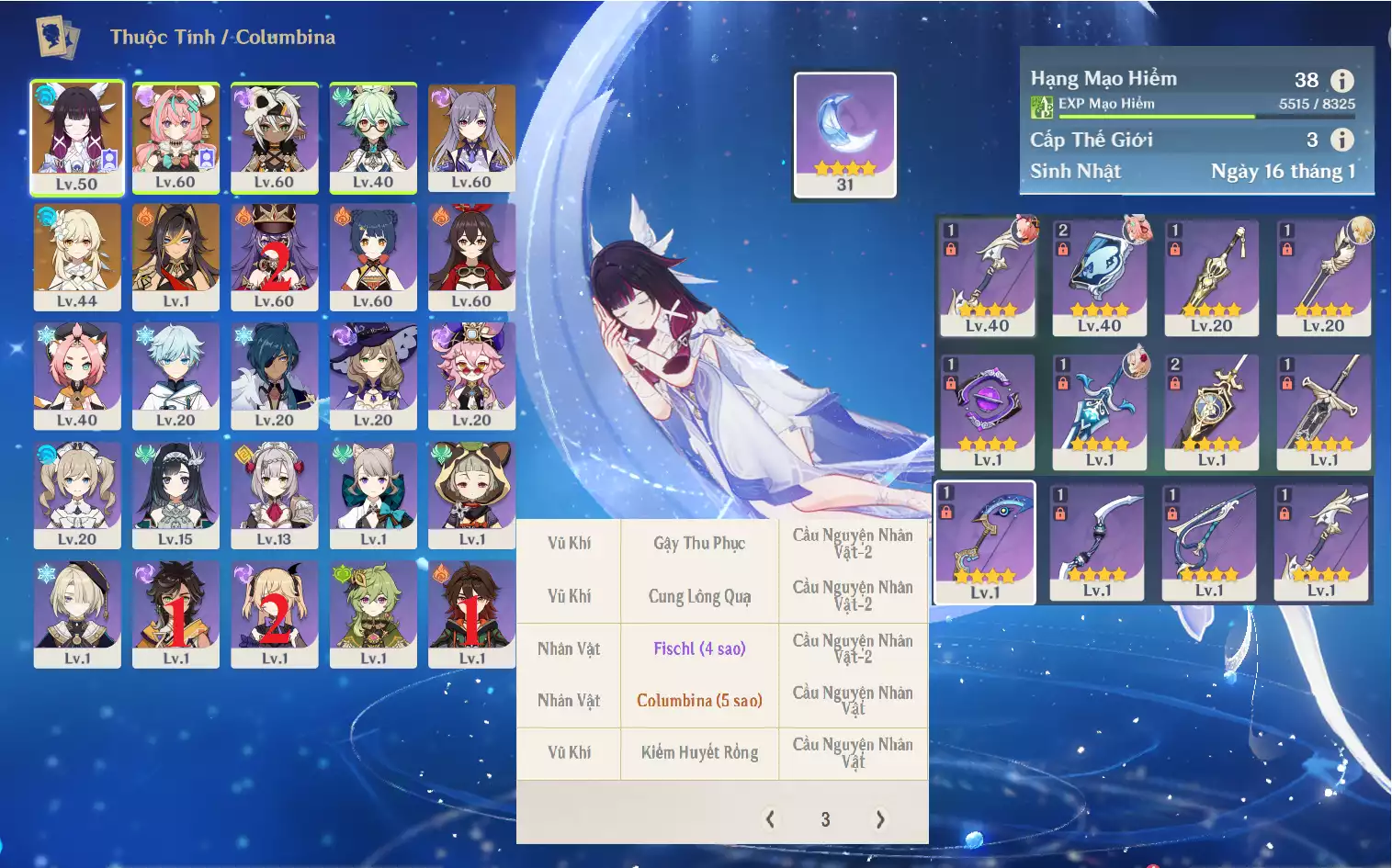Select the crescent moon item at Lv.31
Screen dimensions: 1392x868
(x=844, y=134)
